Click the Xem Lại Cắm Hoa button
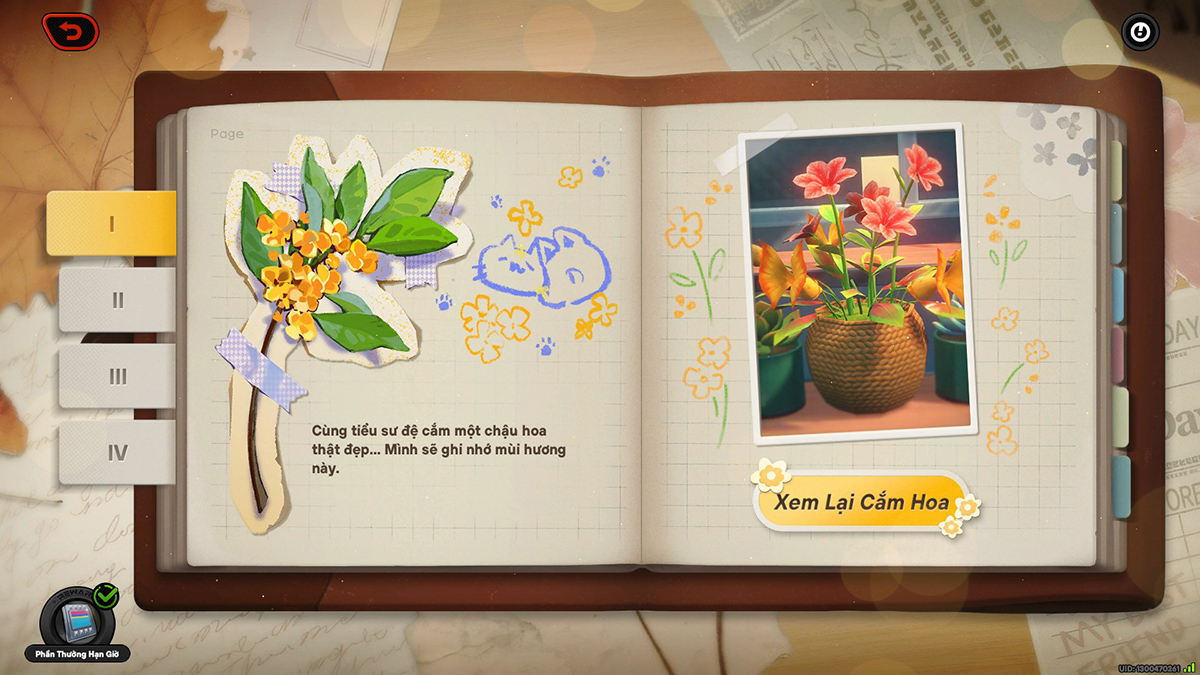The image size is (1200, 675). point(860,502)
